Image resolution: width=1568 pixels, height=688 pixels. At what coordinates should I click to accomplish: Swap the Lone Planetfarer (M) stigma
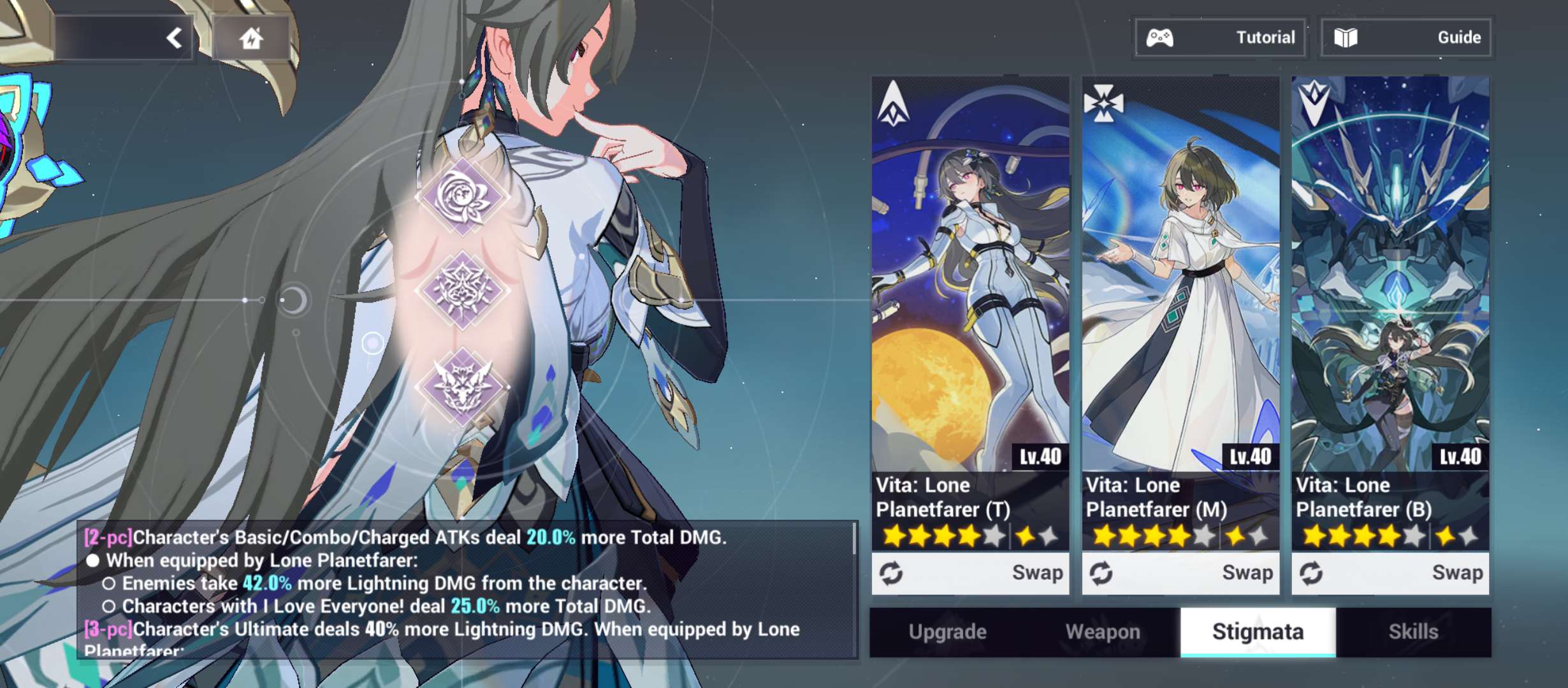coord(1180,573)
